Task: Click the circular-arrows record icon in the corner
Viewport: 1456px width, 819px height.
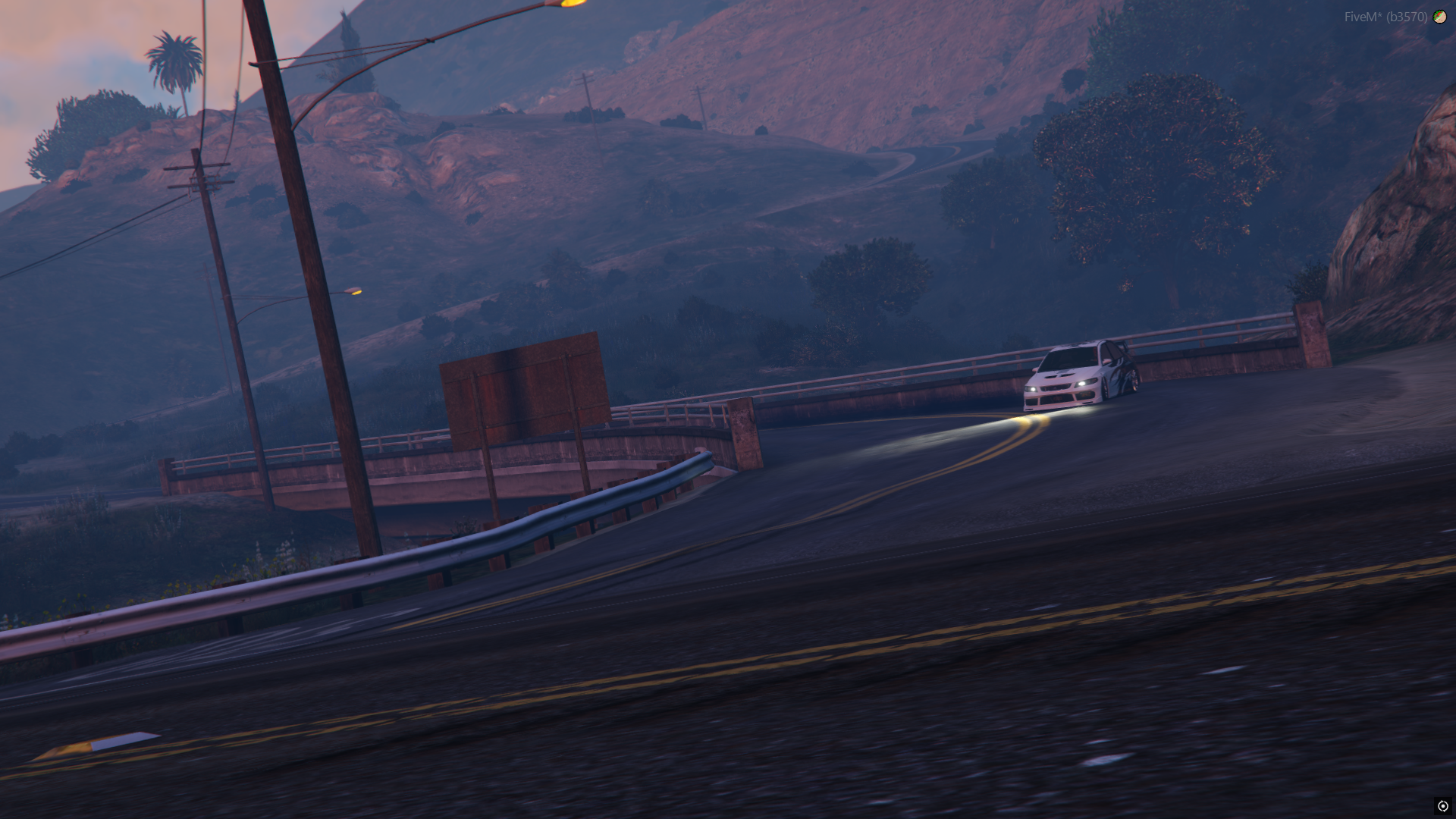Action: coord(1442,806)
